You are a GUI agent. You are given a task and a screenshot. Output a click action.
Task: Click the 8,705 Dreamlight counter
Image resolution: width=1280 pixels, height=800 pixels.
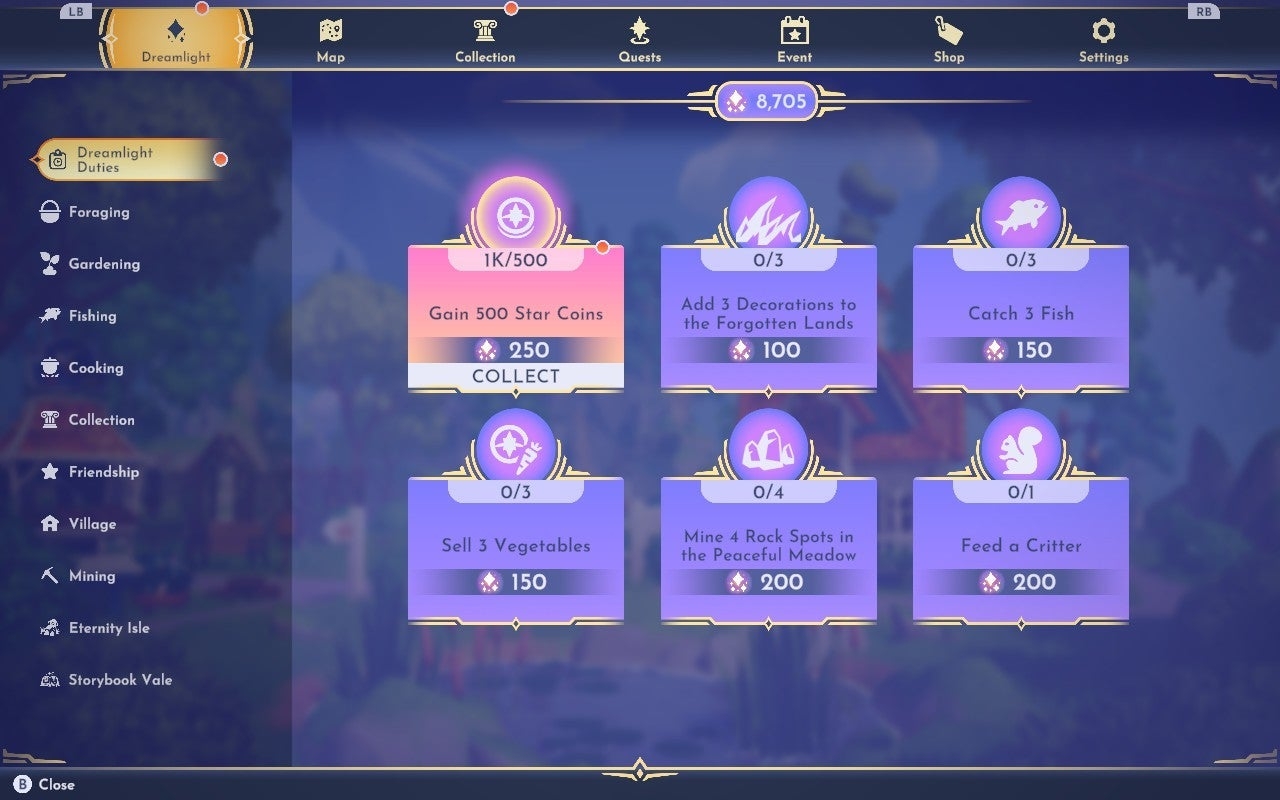coord(765,101)
